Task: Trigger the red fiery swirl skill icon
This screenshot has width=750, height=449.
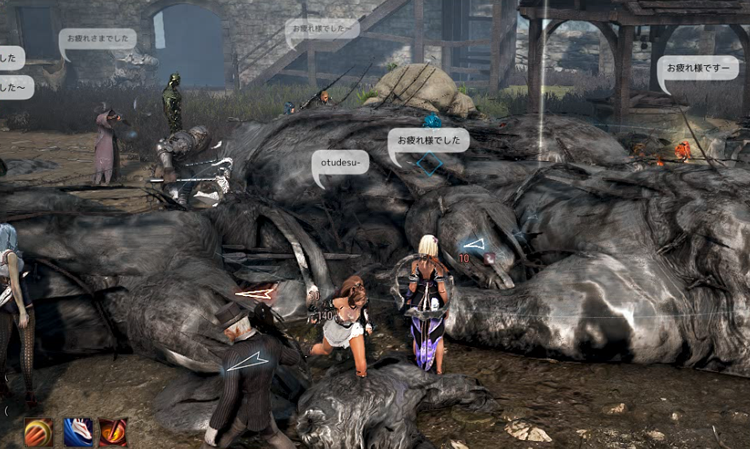Action: (x=112, y=432)
